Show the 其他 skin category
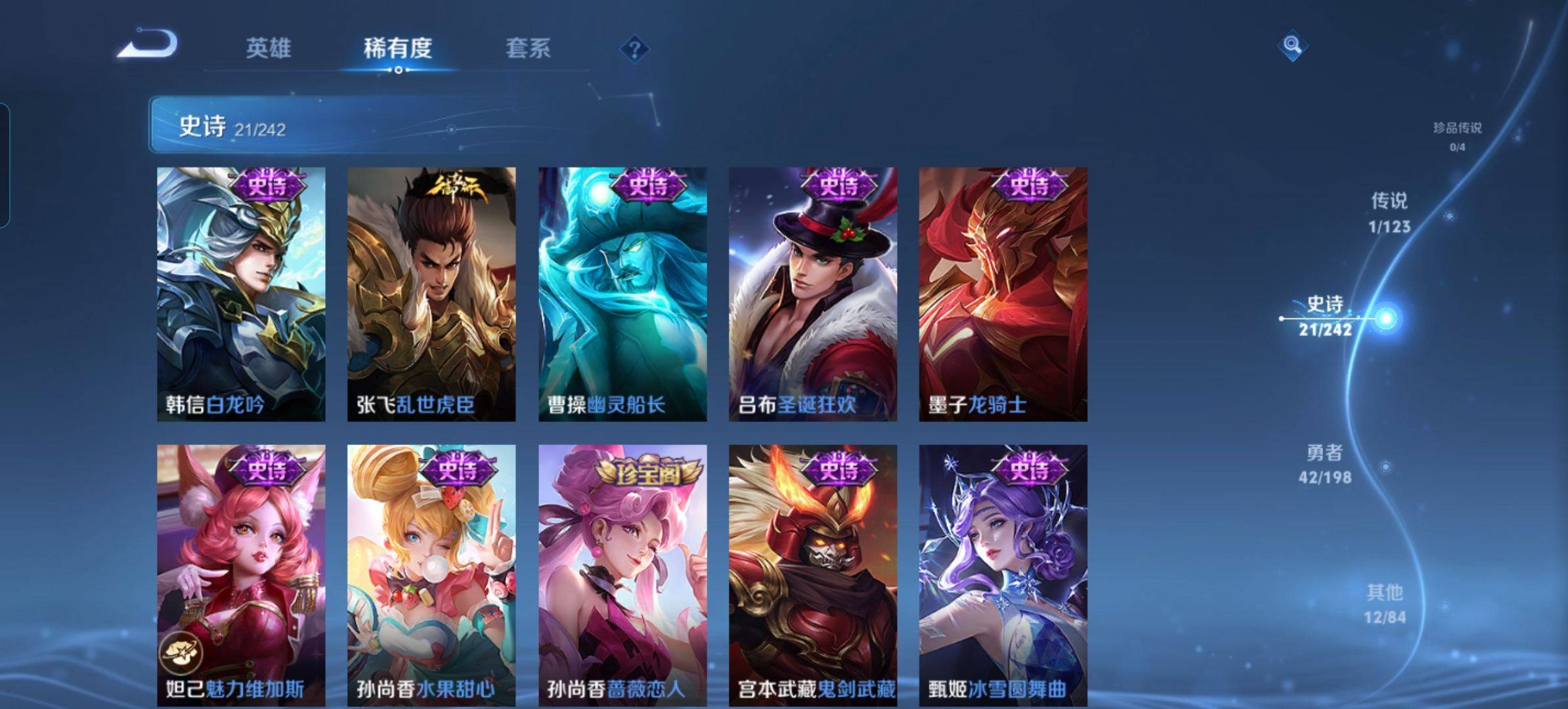Viewport: 1568px width, 709px height. (1385, 603)
